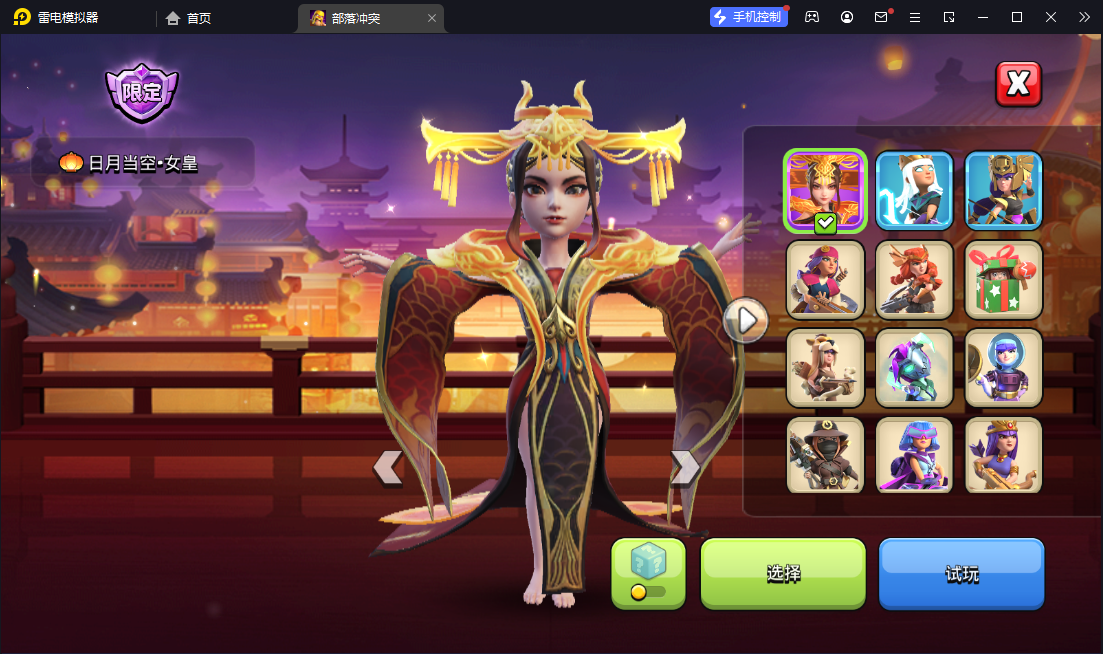This screenshot has height=654, width=1103.
Task: Select the golden empress skin thumbnail
Action: click(x=825, y=190)
